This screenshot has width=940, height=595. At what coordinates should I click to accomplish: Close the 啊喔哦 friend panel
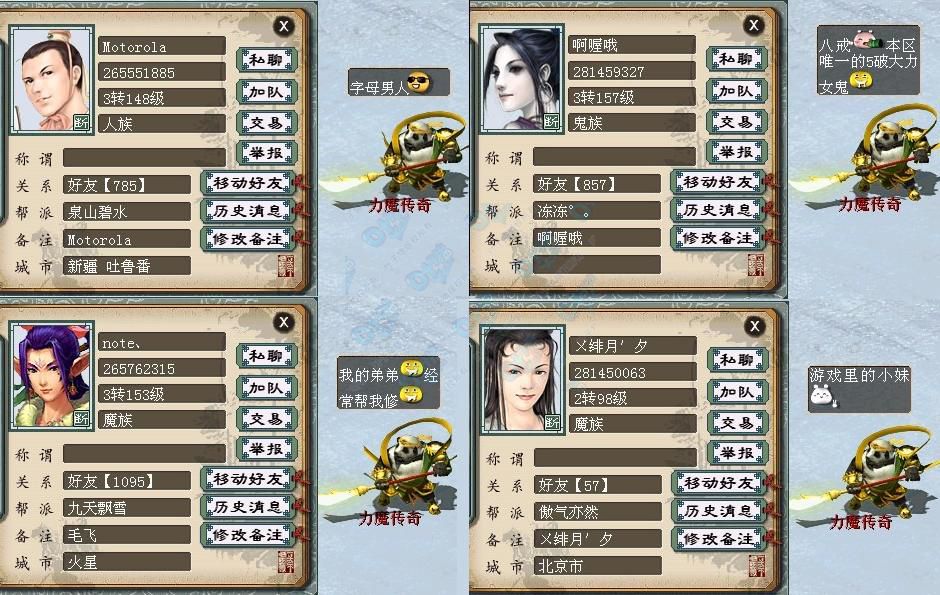click(x=754, y=25)
